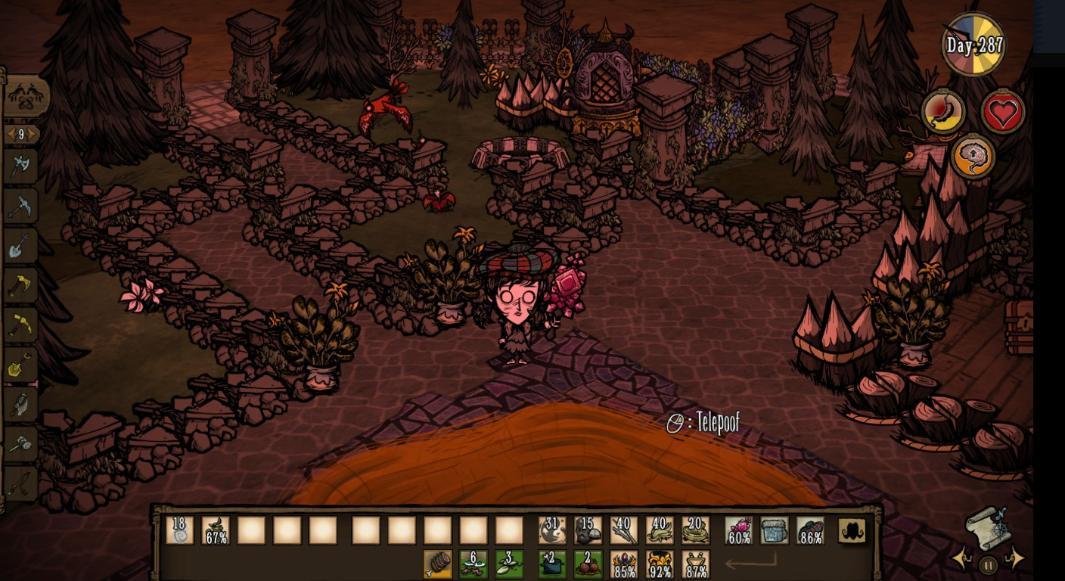Image resolution: width=1065 pixels, height=581 pixels.
Task: Rotate camera with the right arrow
Action: click(1012, 558)
